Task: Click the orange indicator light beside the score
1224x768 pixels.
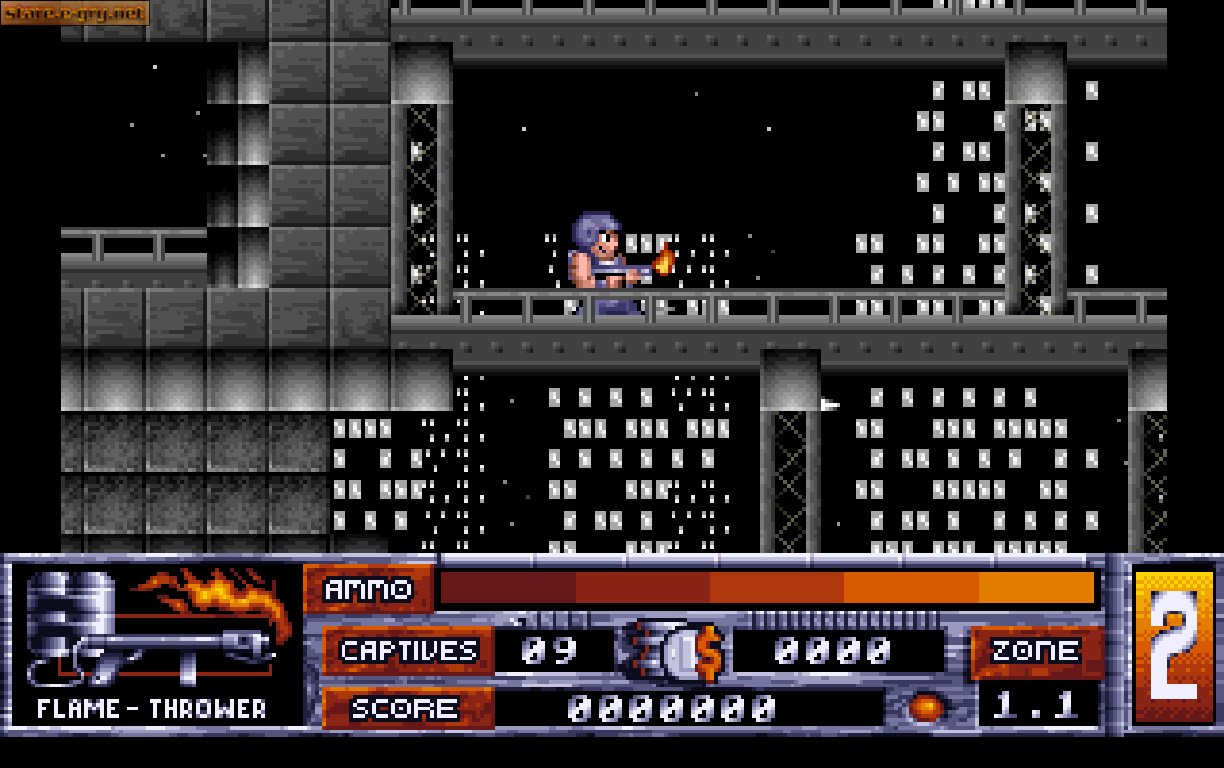Action: 927,708
